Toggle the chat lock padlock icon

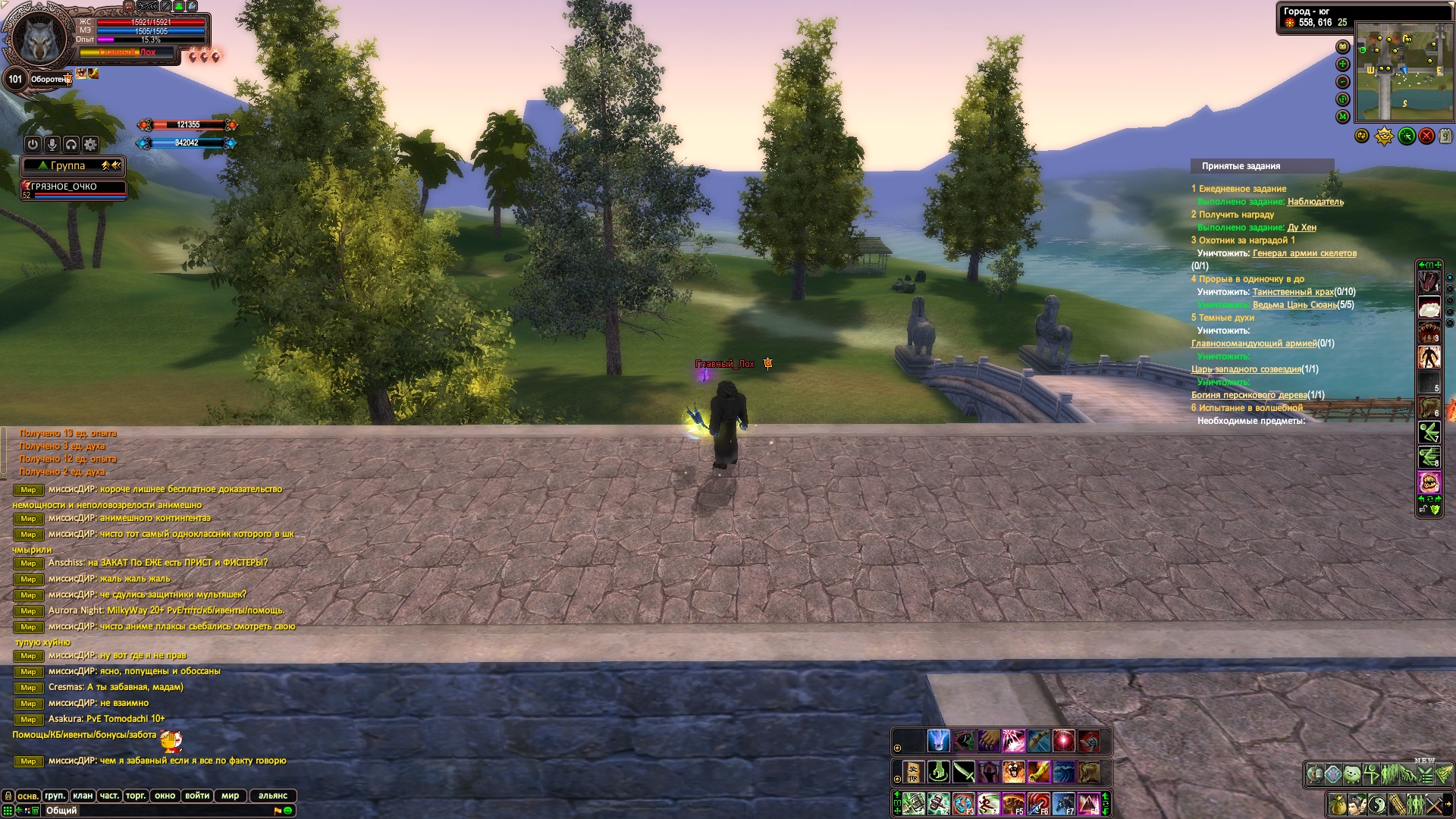pos(8,795)
